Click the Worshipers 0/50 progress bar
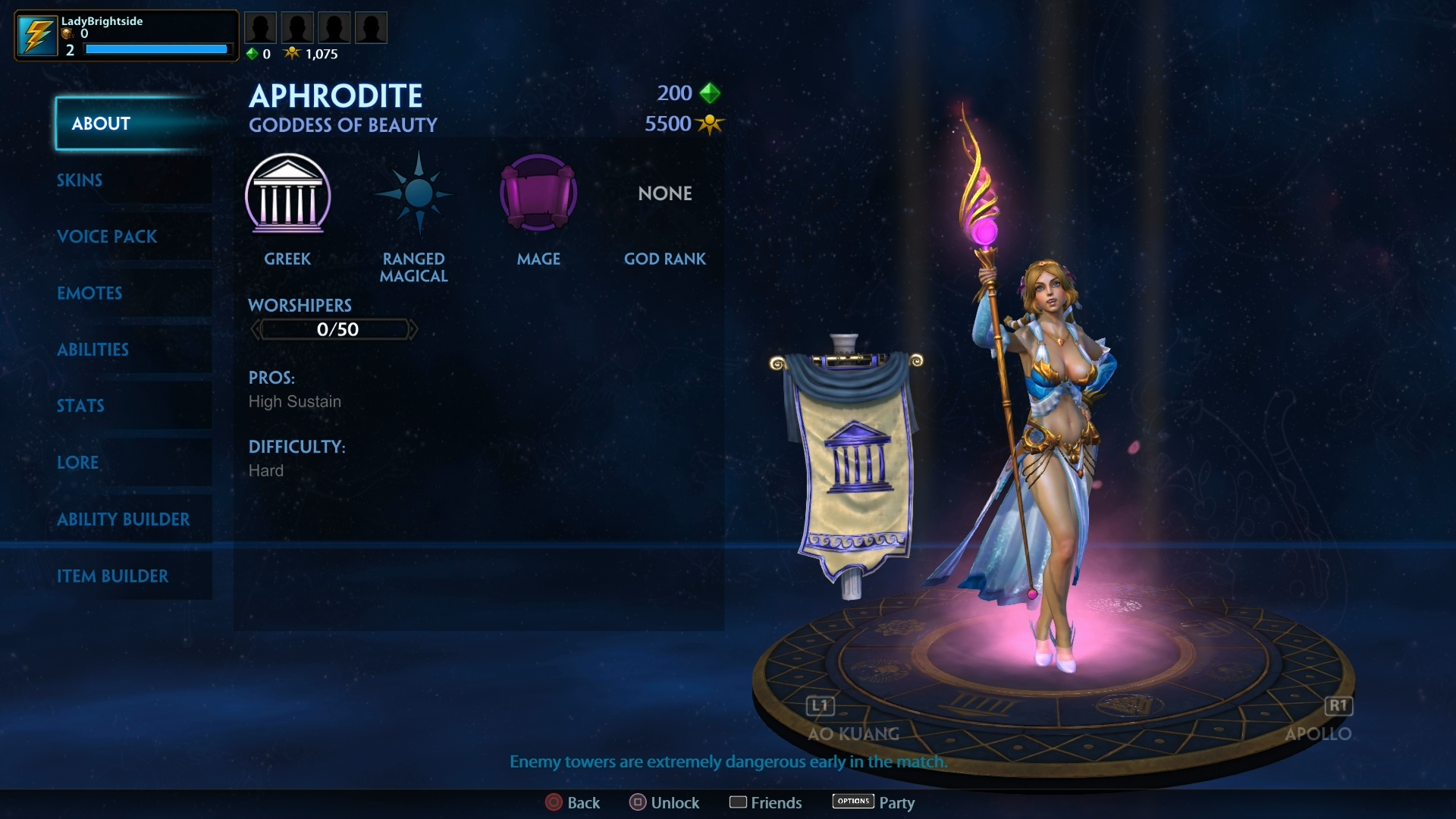The height and width of the screenshot is (819, 1456). (334, 328)
